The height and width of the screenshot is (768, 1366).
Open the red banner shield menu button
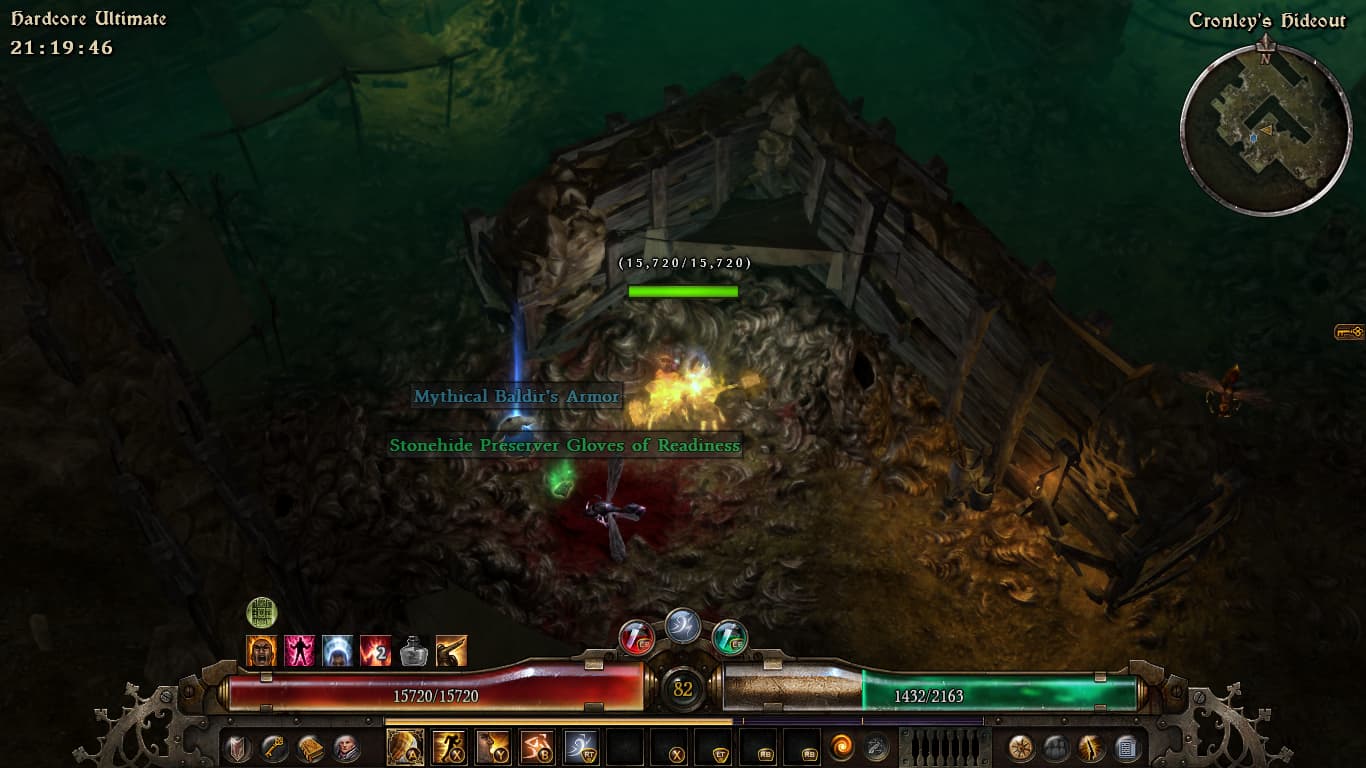[238, 748]
